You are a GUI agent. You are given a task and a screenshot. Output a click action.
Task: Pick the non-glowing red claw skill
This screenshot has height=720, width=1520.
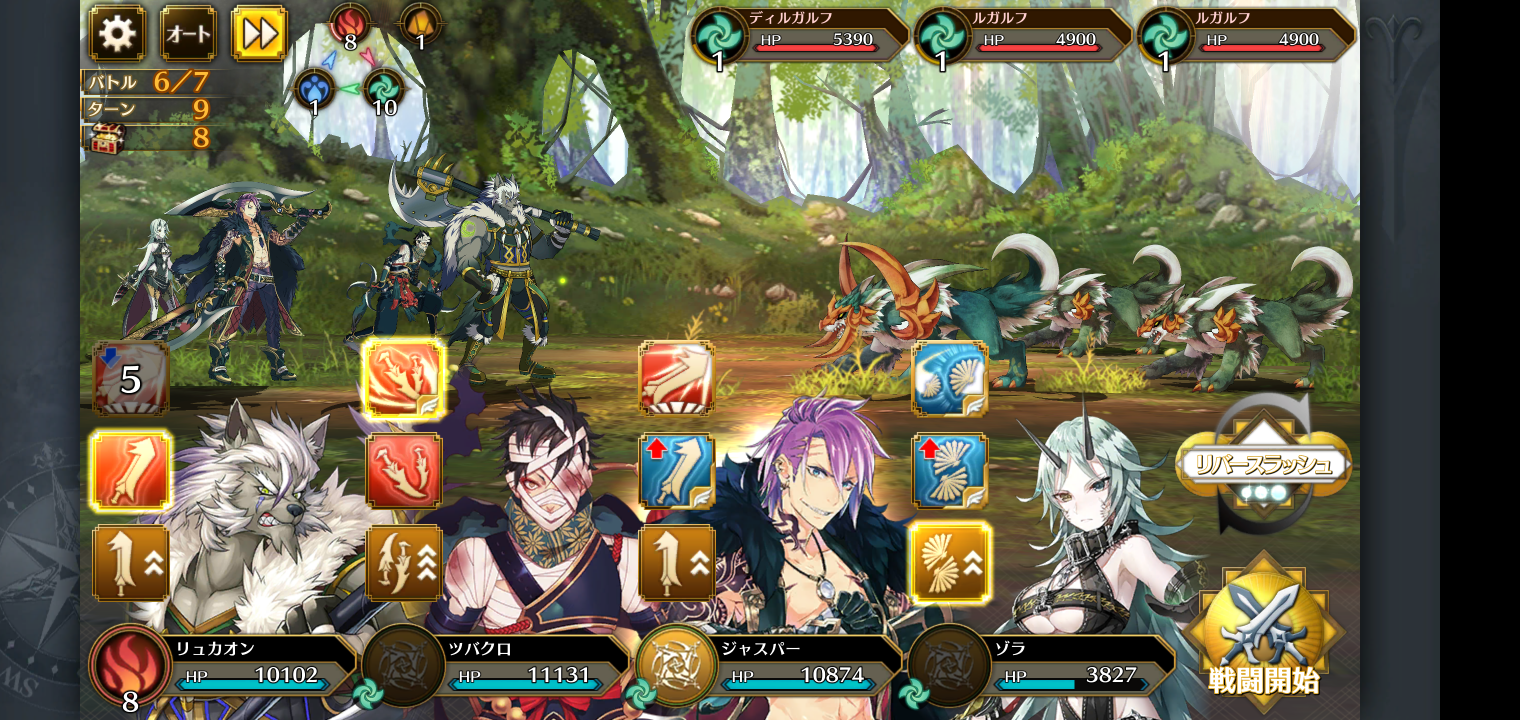(404, 470)
